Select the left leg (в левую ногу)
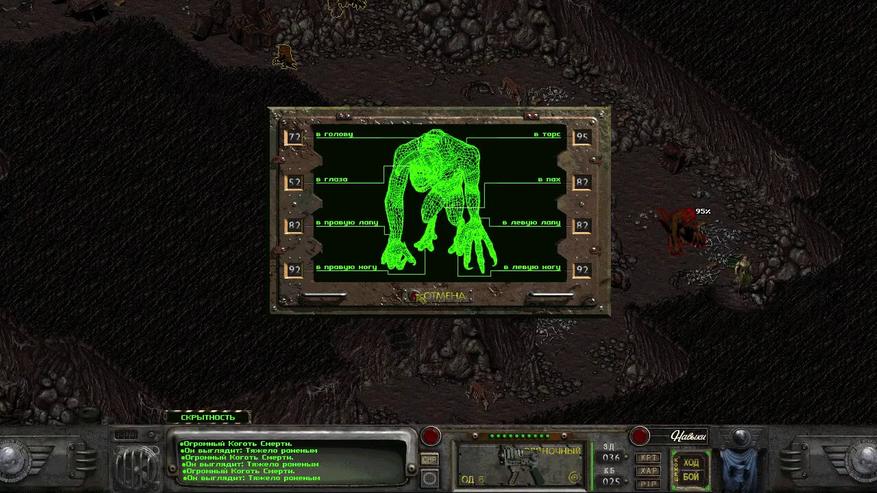 point(536,269)
